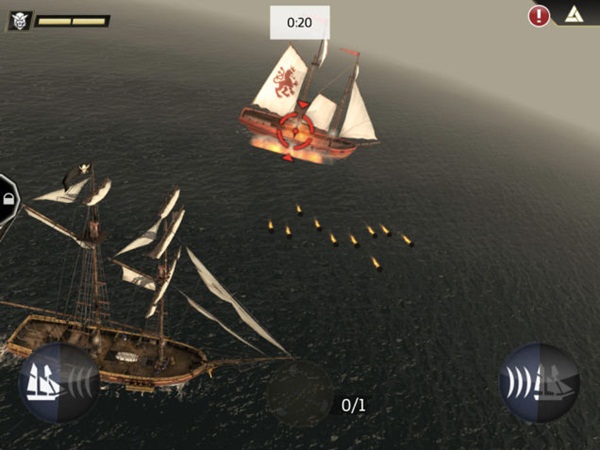Tap the red exclamation alert icon
600x450 pixels.
[x=539, y=15]
